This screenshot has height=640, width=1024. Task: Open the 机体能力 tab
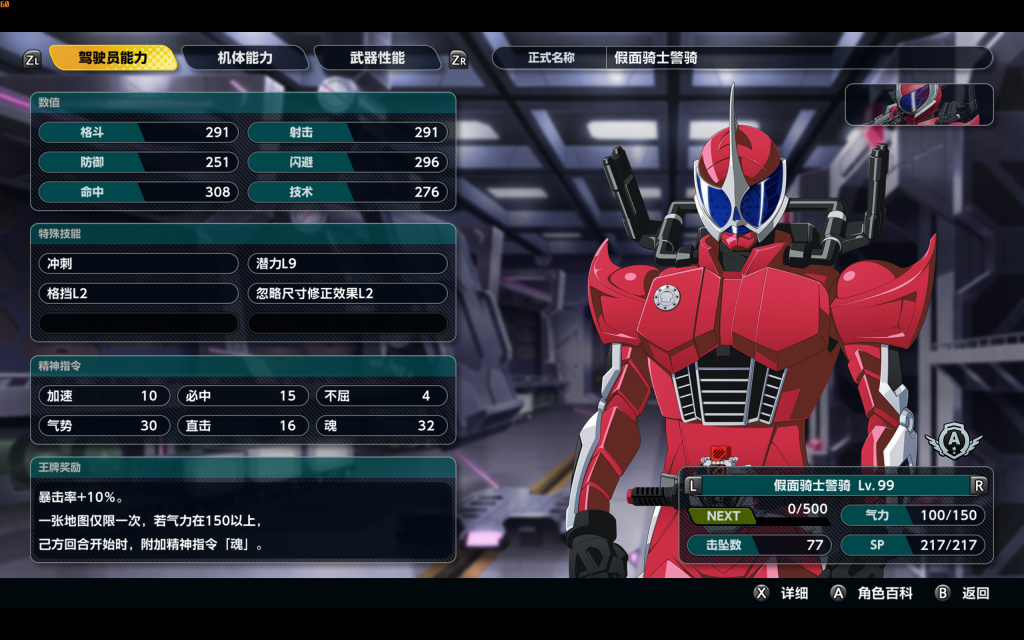pyautogui.click(x=245, y=58)
